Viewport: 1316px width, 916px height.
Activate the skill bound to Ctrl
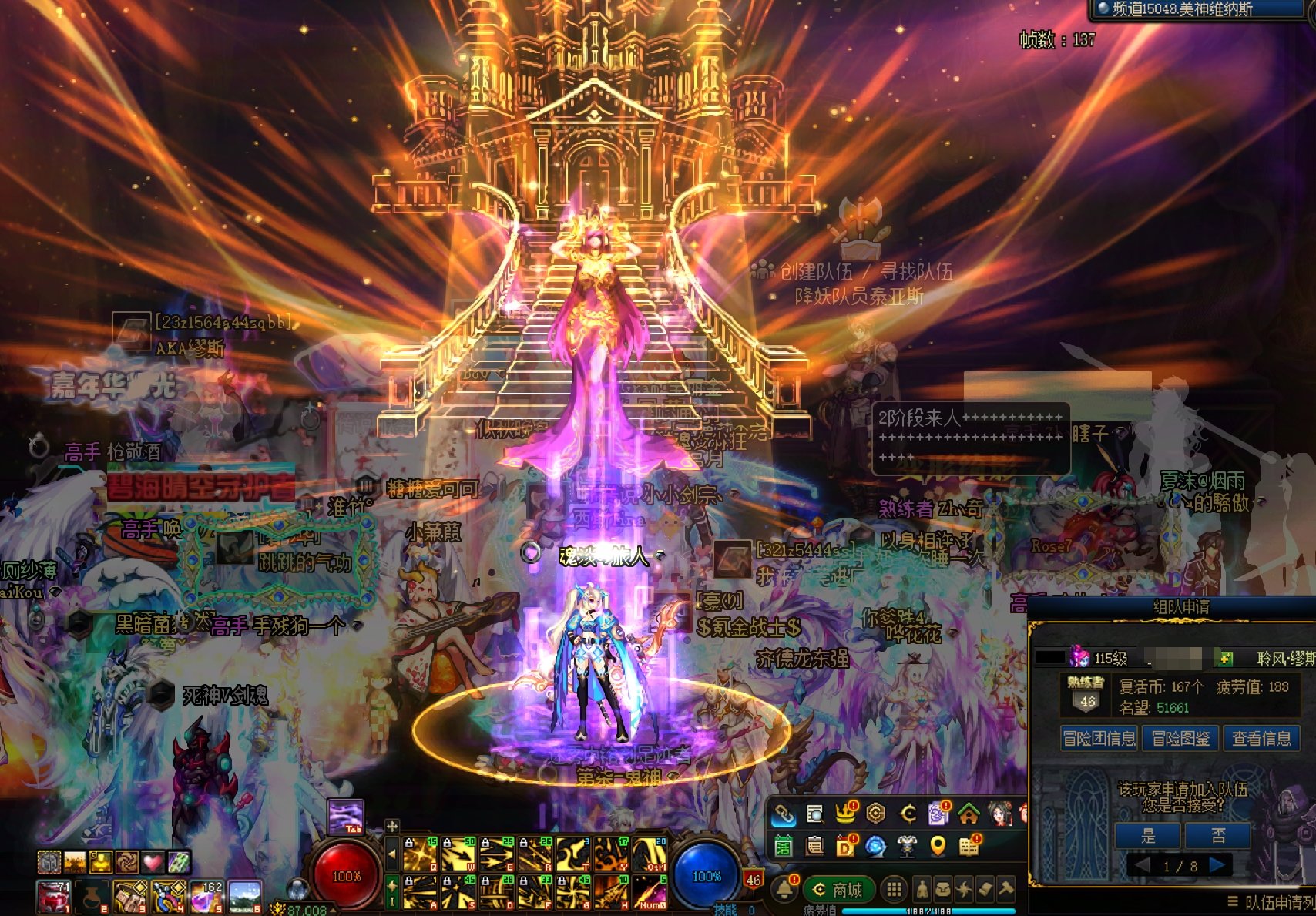650,854
